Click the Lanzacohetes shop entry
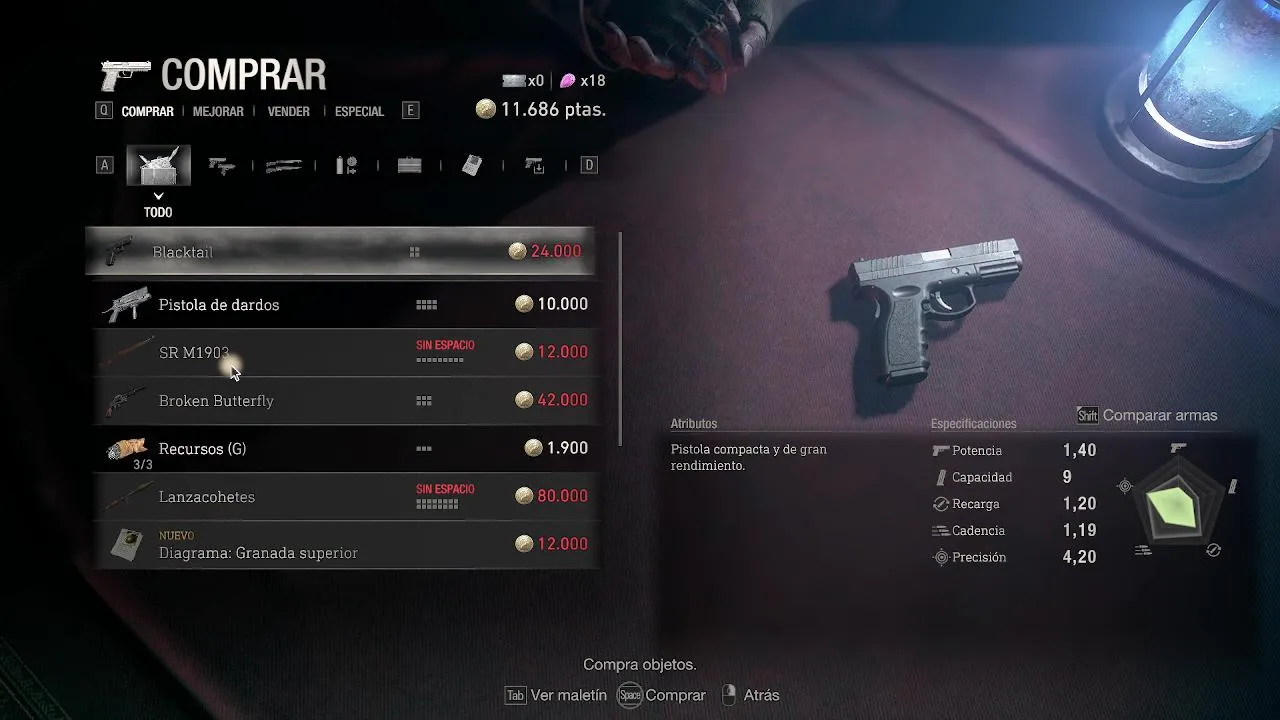Screen dimensions: 1280x720 click(x=340, y=496)
